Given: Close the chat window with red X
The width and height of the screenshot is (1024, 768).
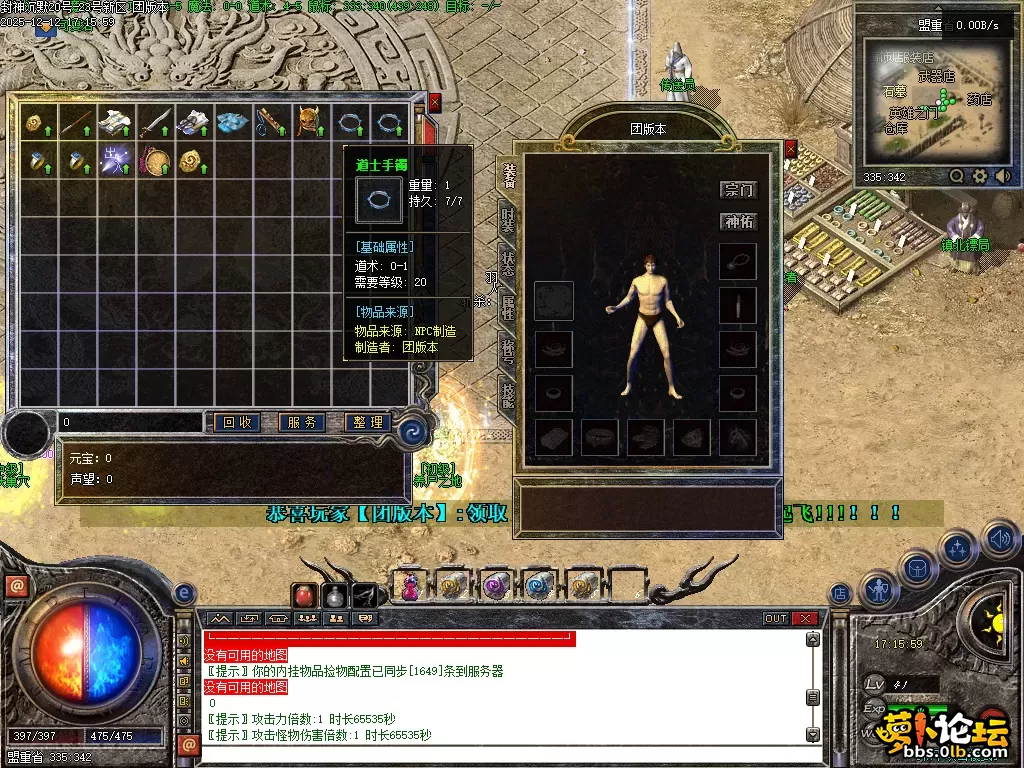Looking at the screenshot, I should click(805, 618).
